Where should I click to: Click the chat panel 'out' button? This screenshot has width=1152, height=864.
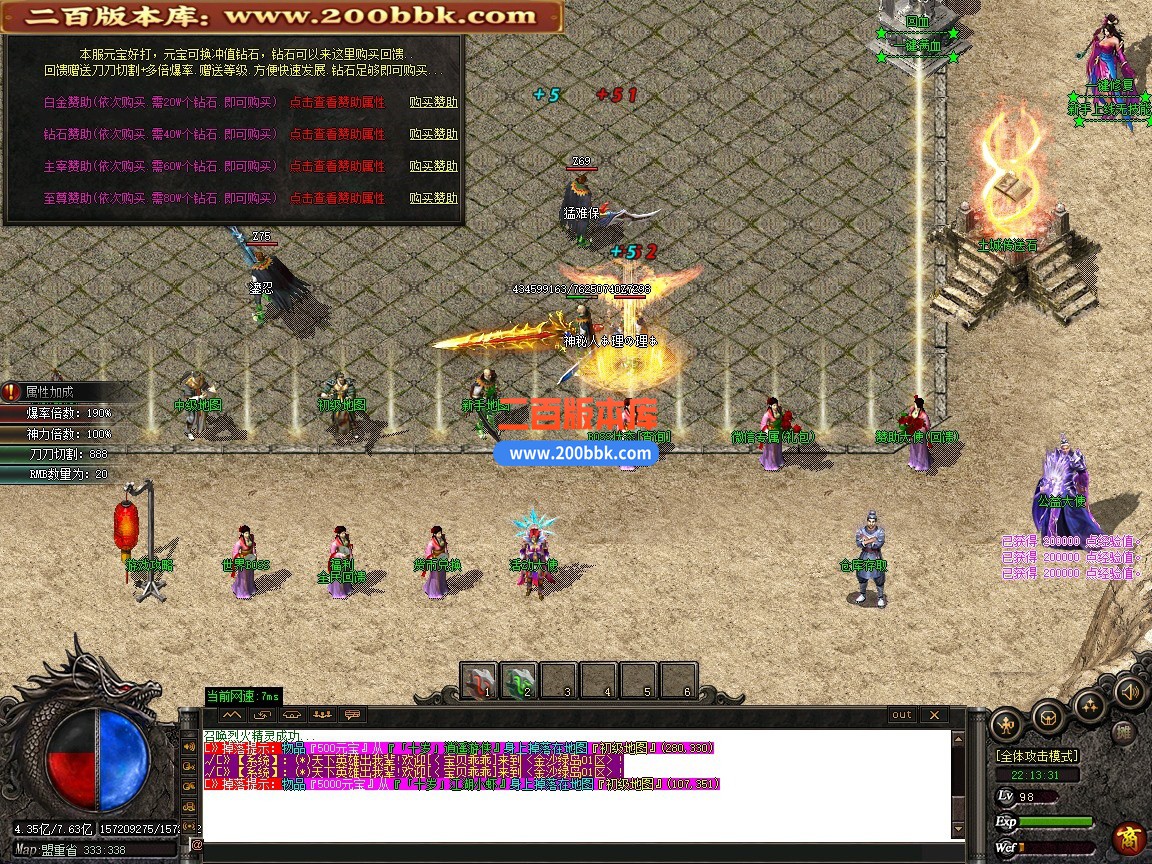[x=902, y=715]
